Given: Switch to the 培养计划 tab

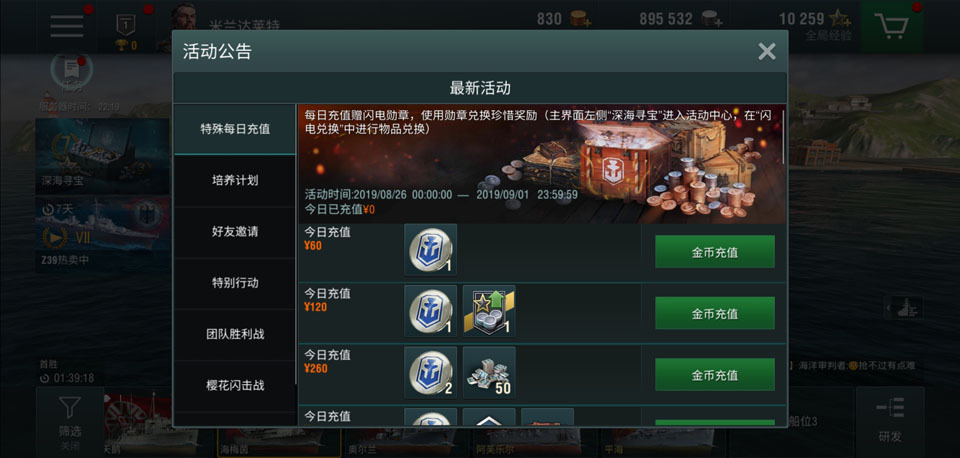Looking at the screenshot, I should (234, 180).
